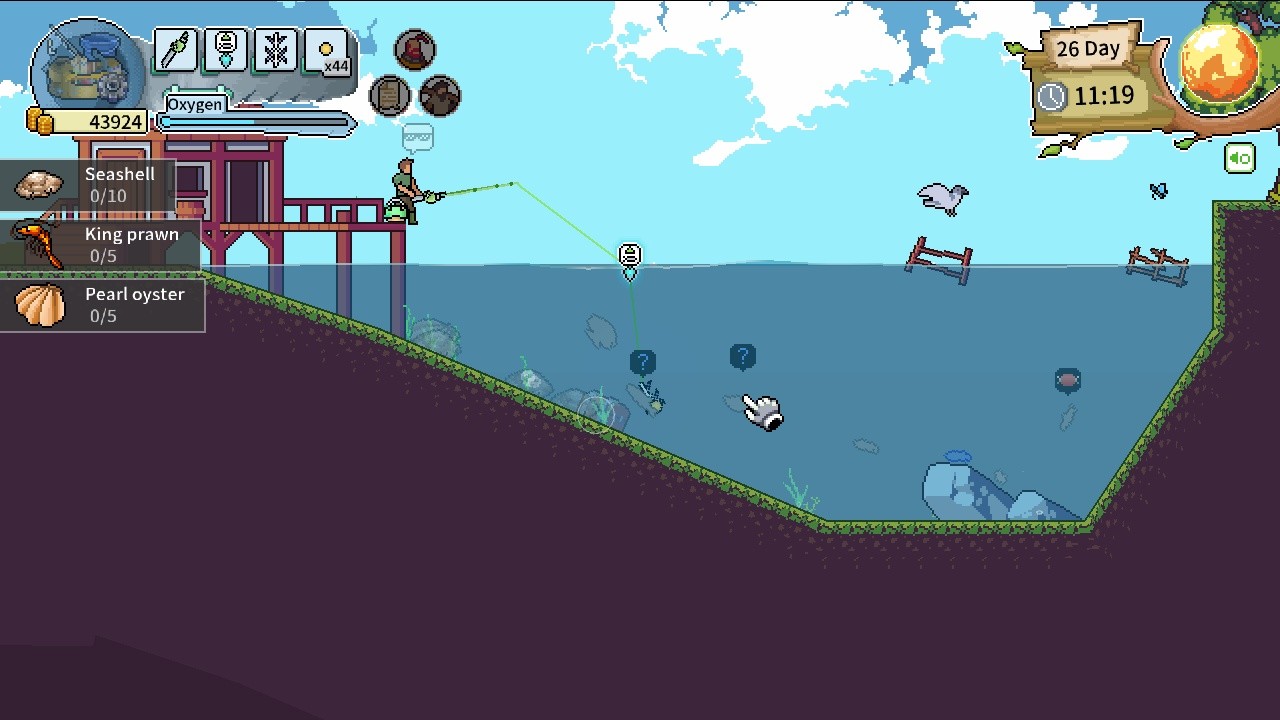Click the coin balance showing 43924
Screen dimensions: 1280x720
click(x=86, y=121)
